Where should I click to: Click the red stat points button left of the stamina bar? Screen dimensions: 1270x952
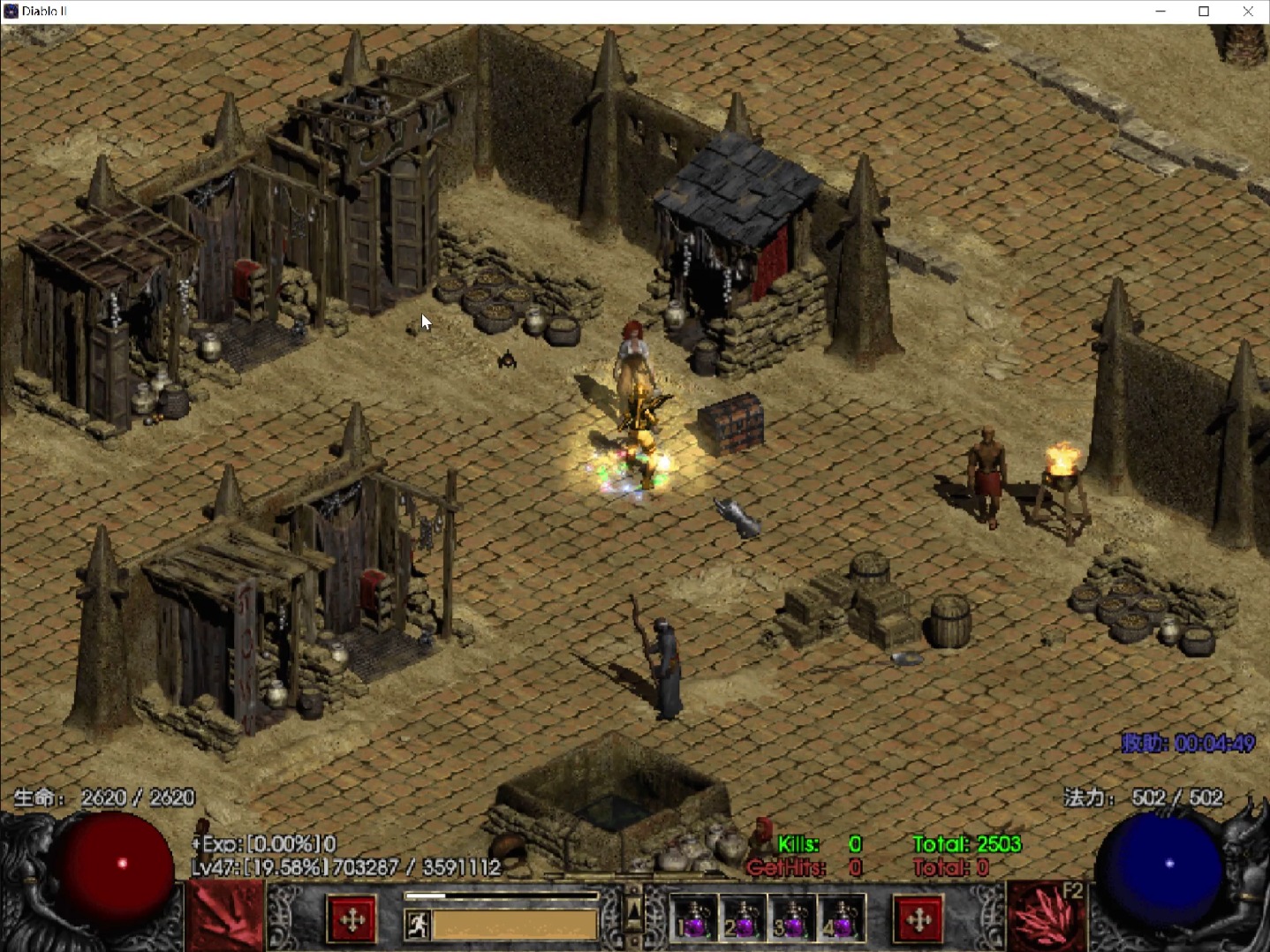[352, 920]
